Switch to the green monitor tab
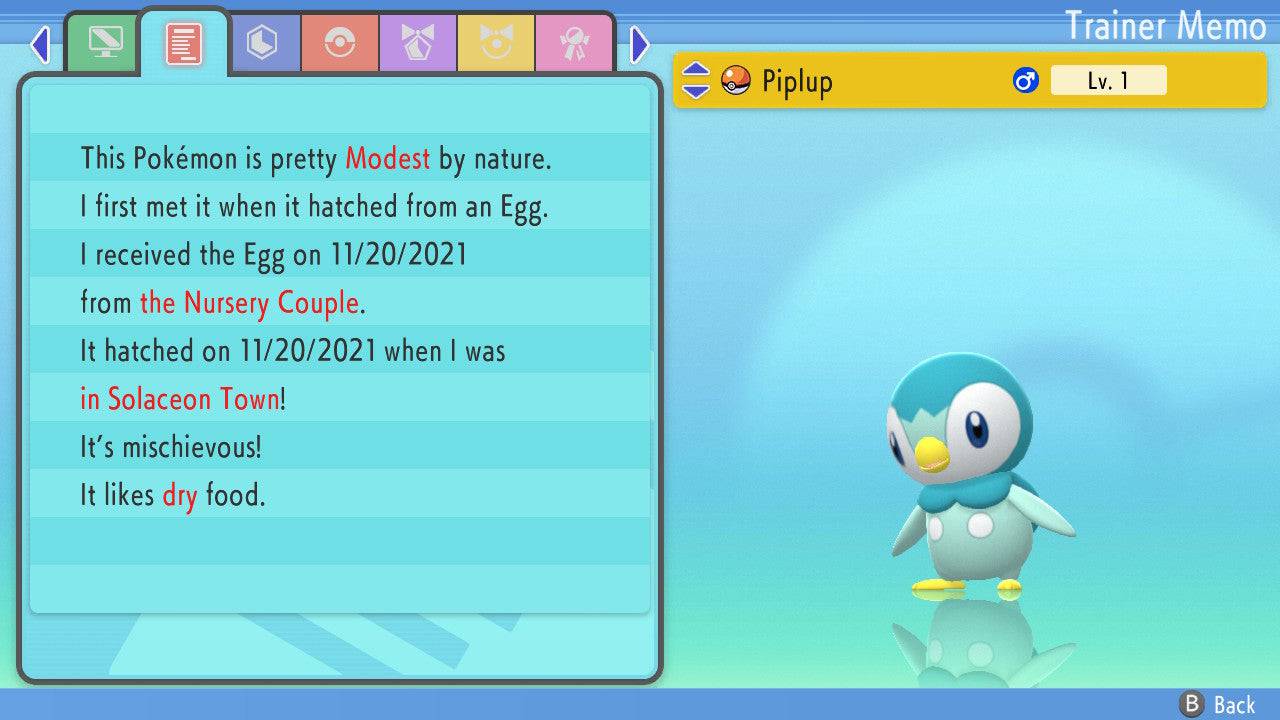 (105, 42)
